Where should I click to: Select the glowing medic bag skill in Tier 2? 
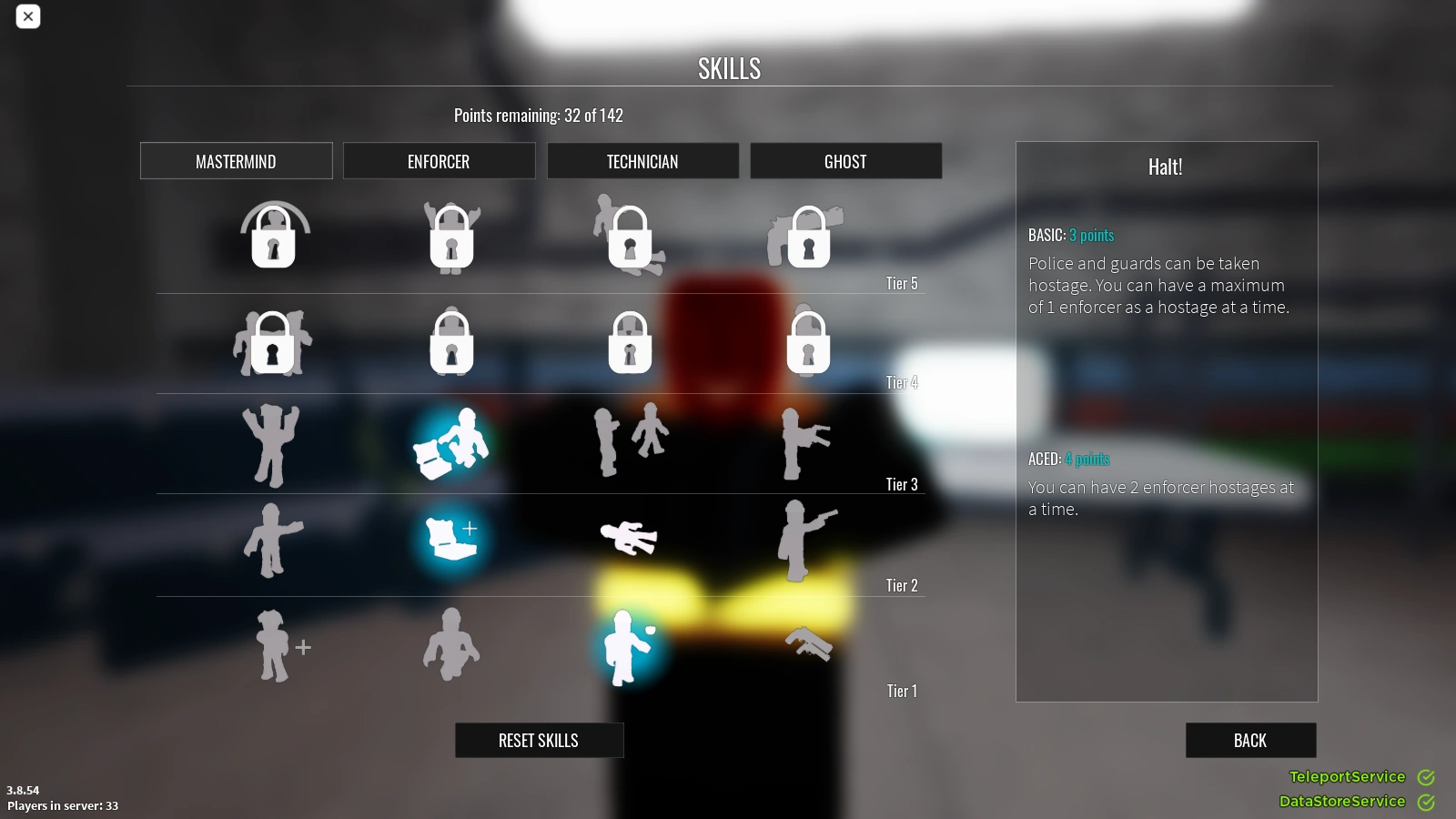point(451,537)
